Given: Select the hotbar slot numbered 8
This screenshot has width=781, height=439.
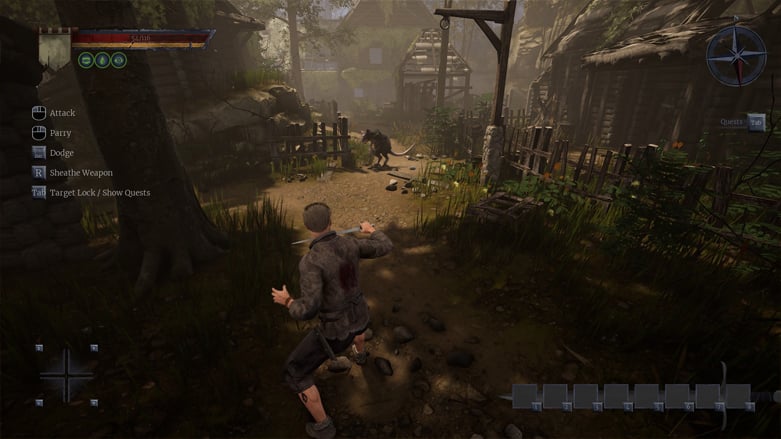Looking at the screenshot, I should coord(738,396).
